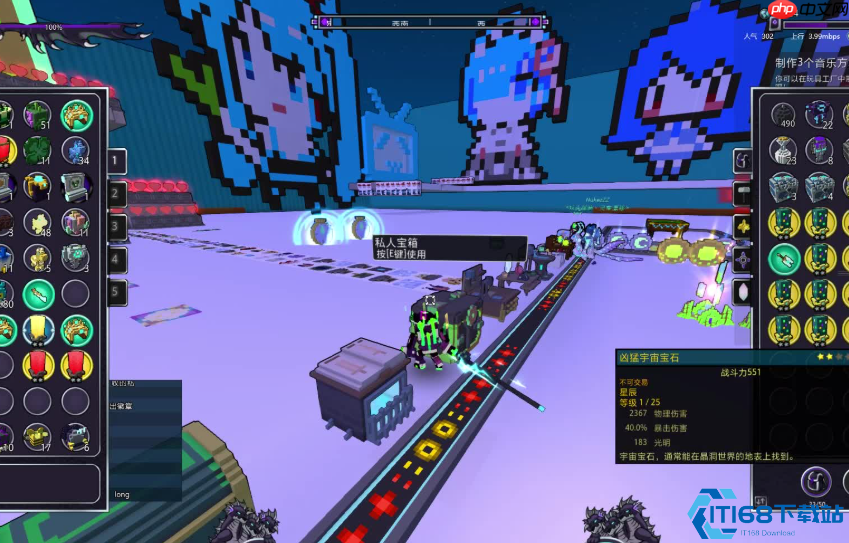The width and height of the screenshot is (849, 543).
Task: Show inventory tab 4
Action: click(x=117, y=260)
